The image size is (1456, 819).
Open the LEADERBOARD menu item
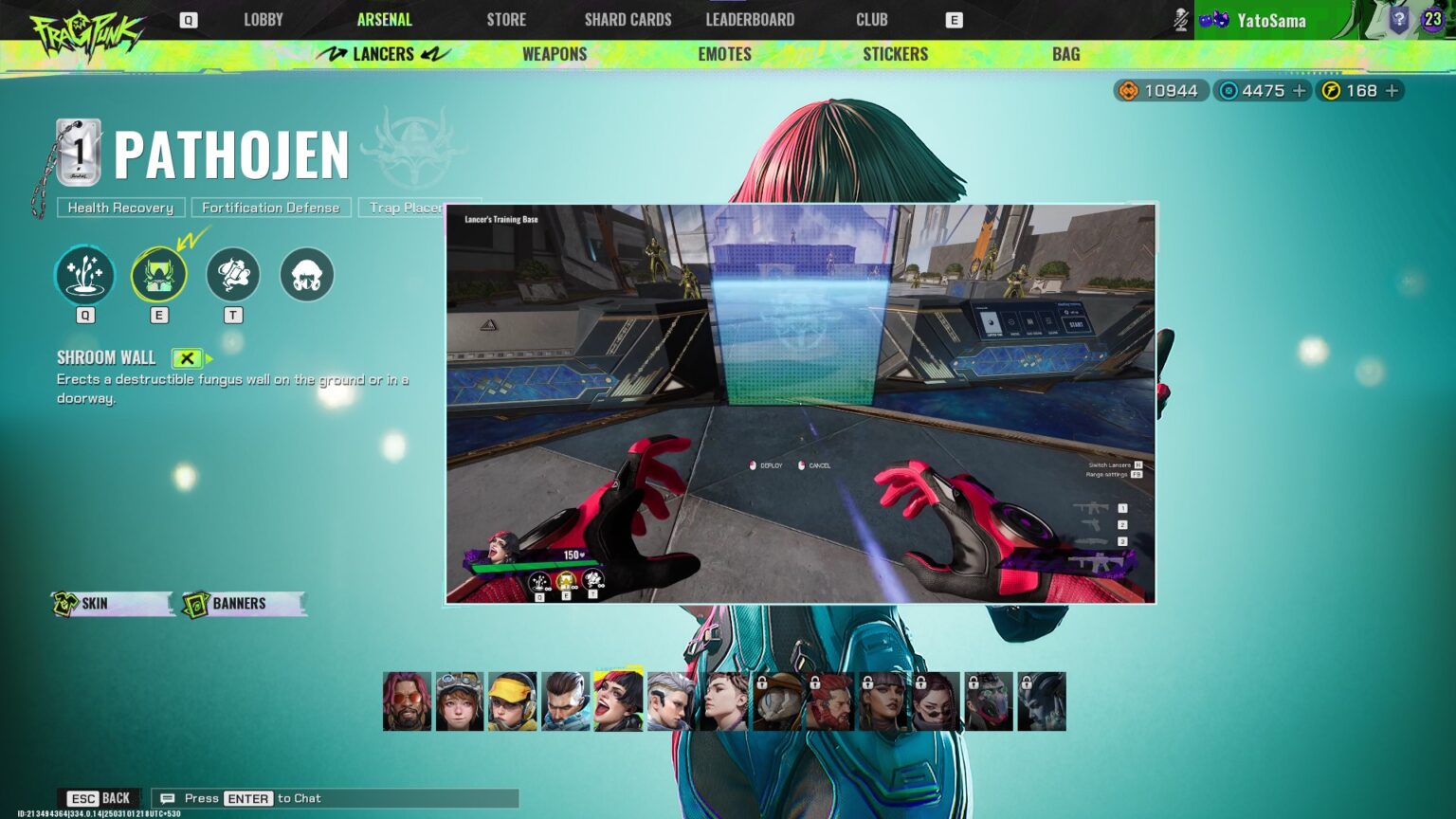749,19
